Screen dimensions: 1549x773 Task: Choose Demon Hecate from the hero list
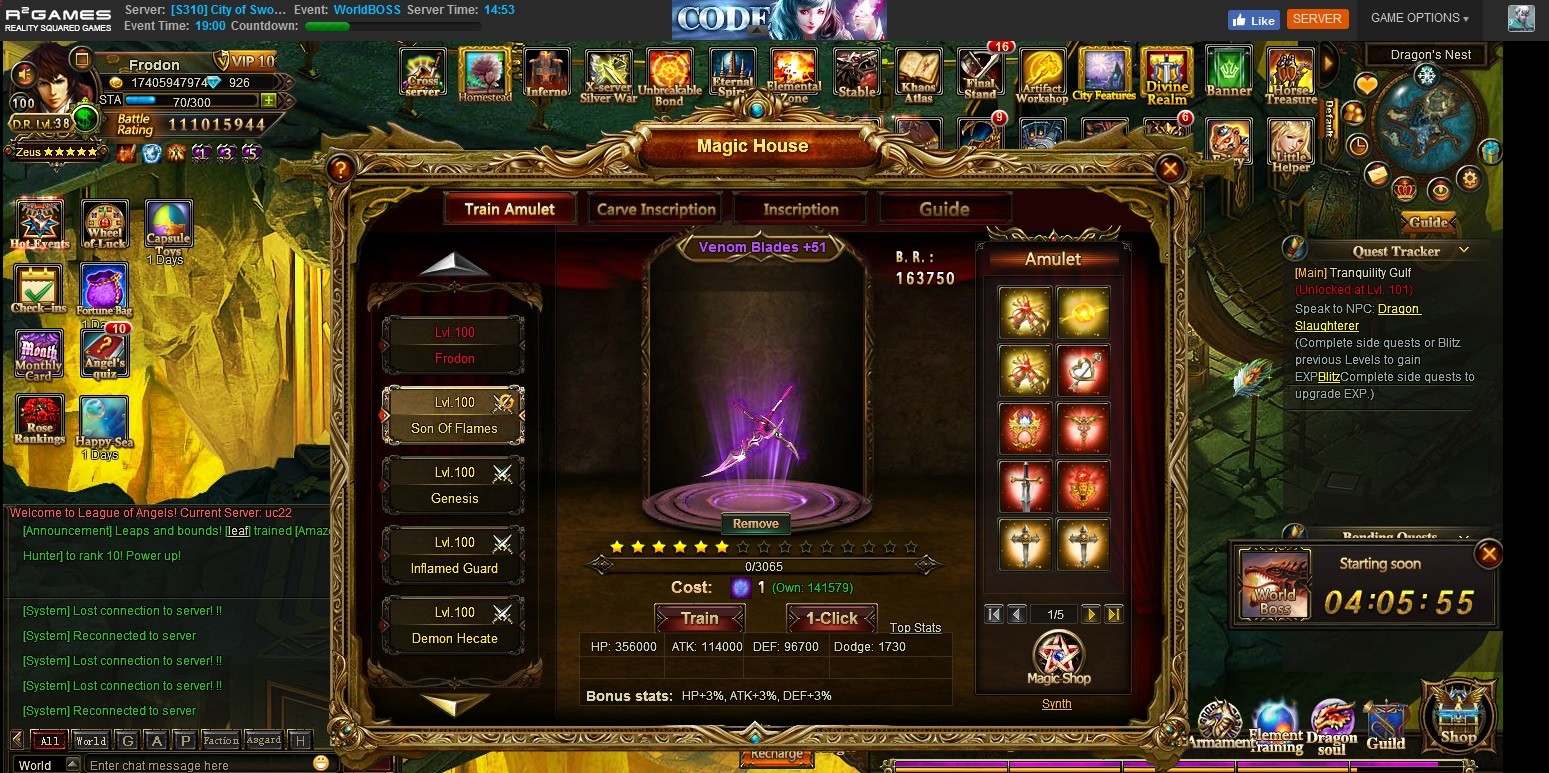454,625
